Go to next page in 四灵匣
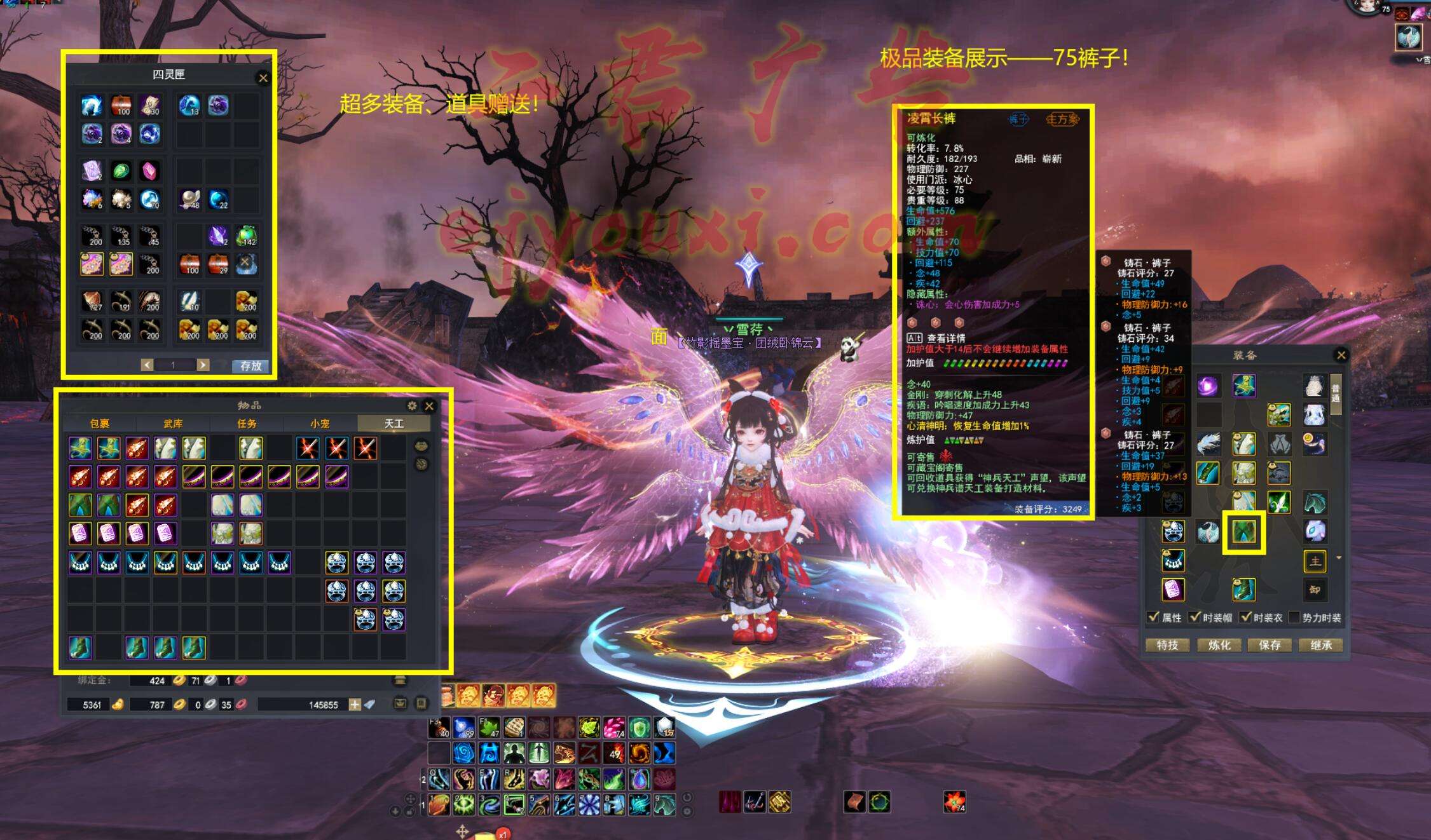Viewport: 1431px width, 840px height. (203, 365)
